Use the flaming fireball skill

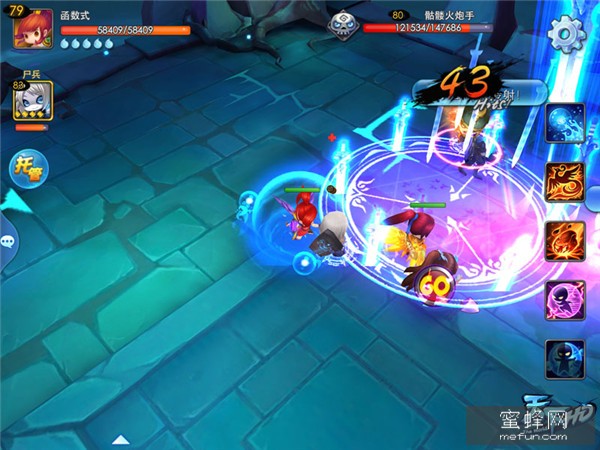(x=565, y=240)
